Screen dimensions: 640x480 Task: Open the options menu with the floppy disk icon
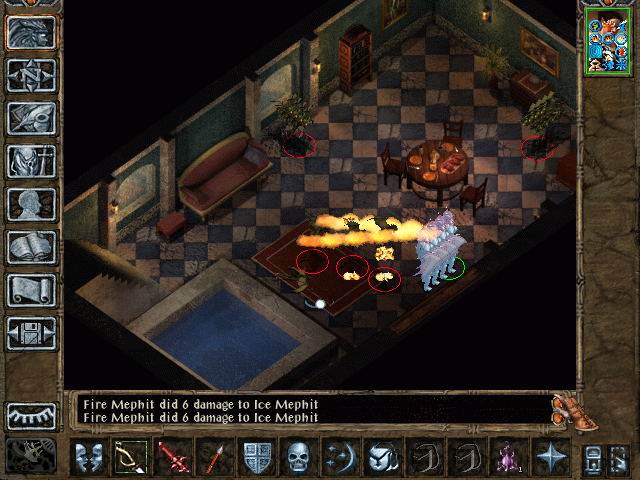point(31,333)
